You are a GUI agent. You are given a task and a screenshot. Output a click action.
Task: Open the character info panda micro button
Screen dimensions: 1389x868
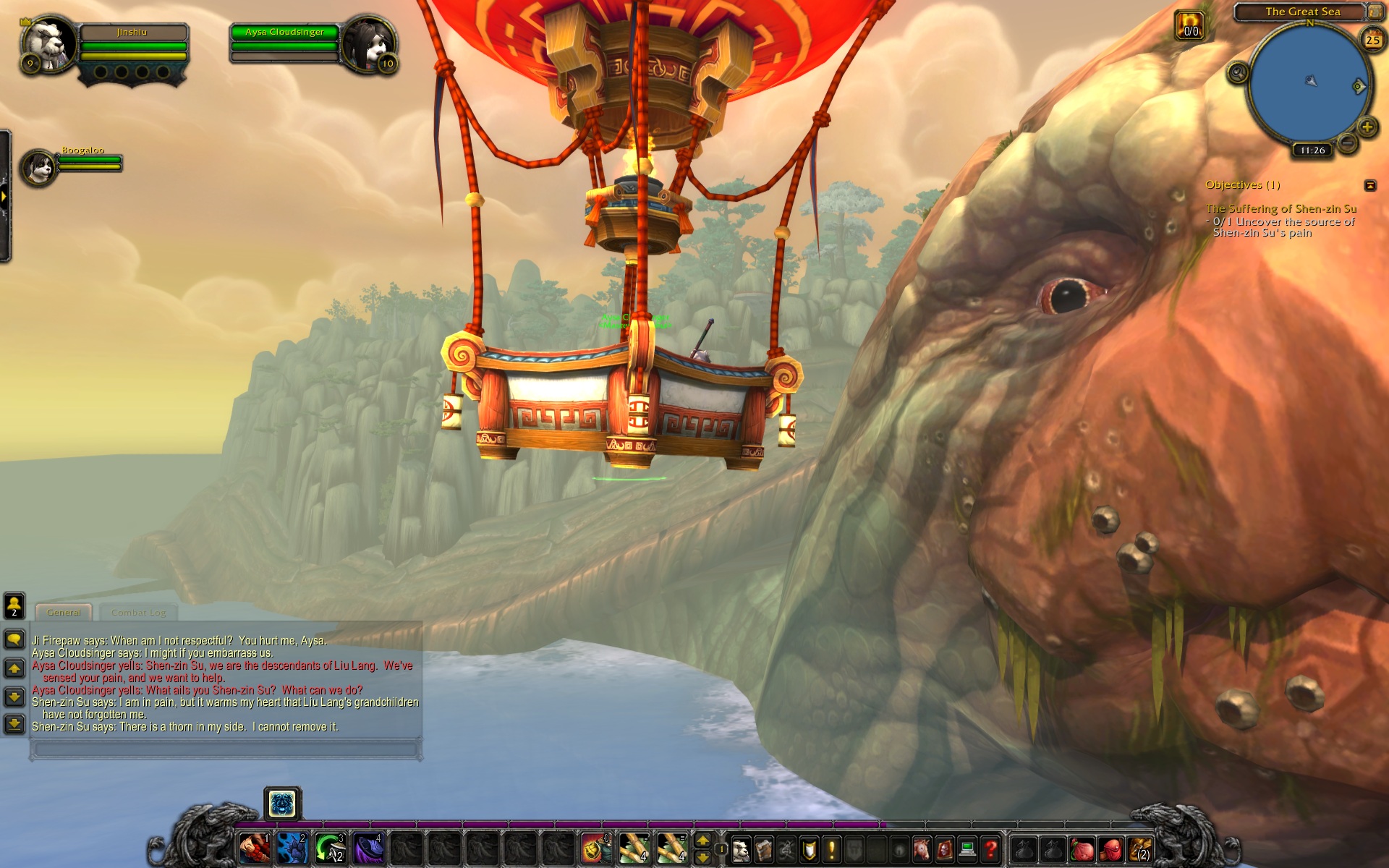click(741, 849)
